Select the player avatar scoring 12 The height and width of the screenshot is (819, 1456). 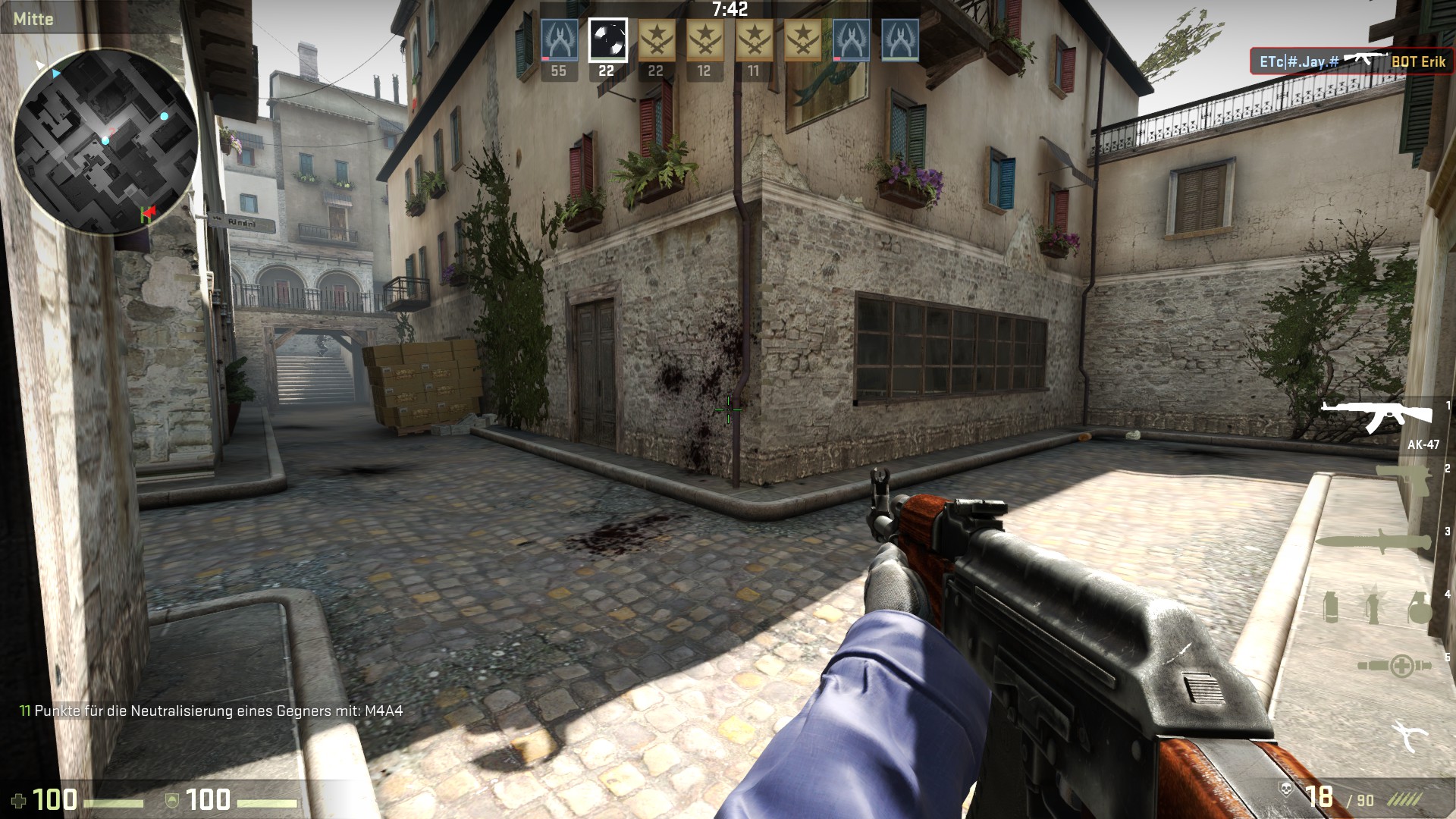click(x=704, y=40)
